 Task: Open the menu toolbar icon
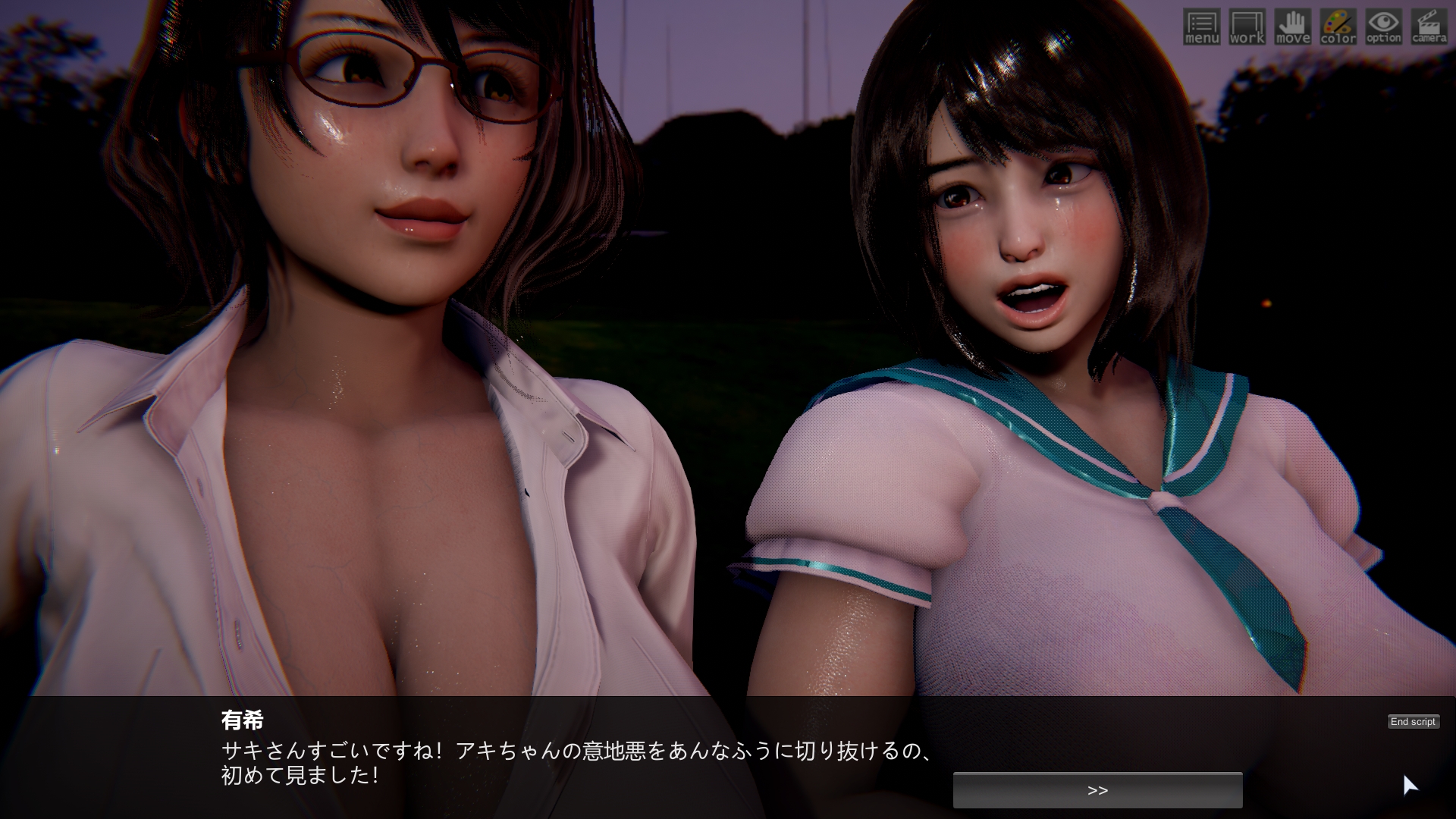[x=1201, y=27]
